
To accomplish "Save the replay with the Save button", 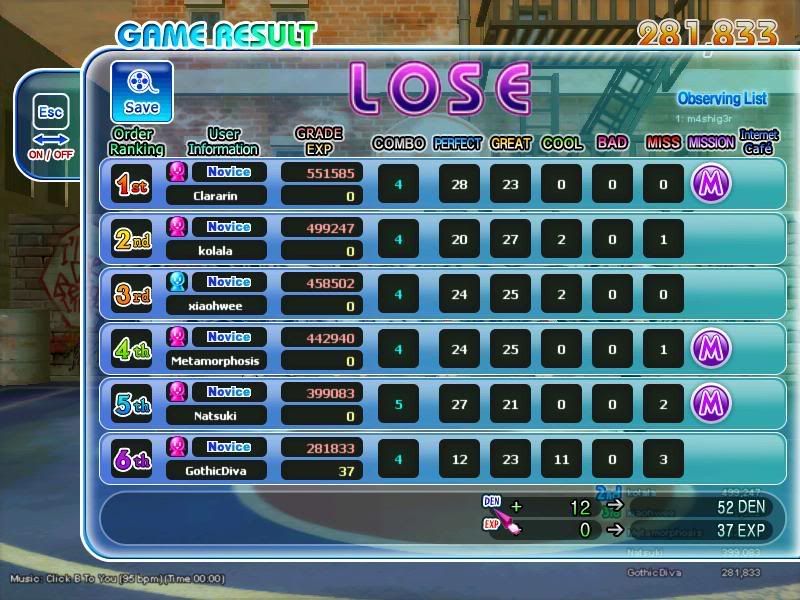I will pyautogui.click(x=141, y=92).
